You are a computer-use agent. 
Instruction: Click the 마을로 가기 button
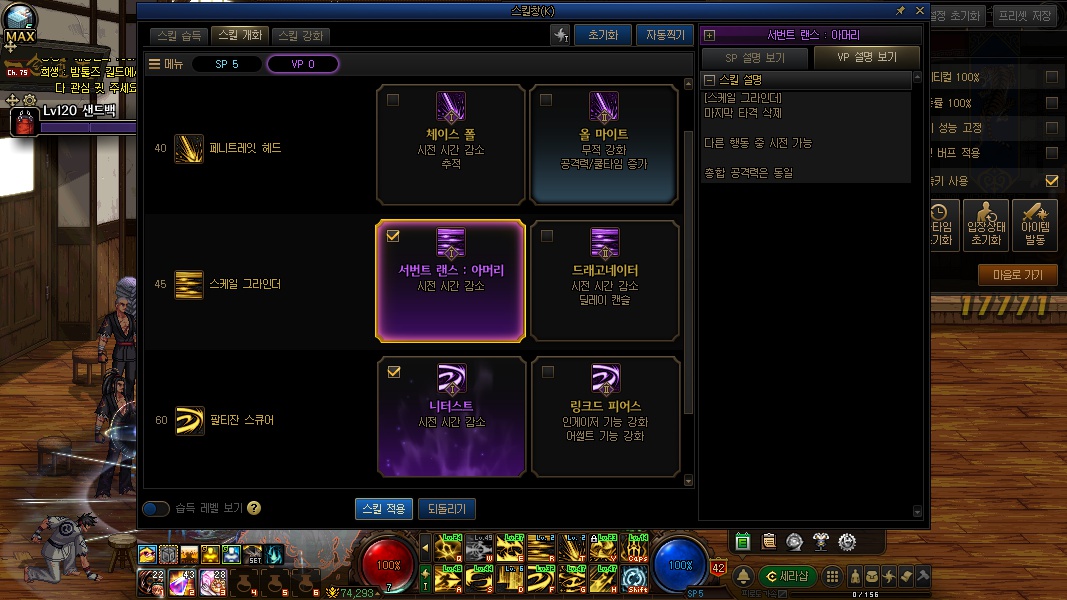point(1018,274)
